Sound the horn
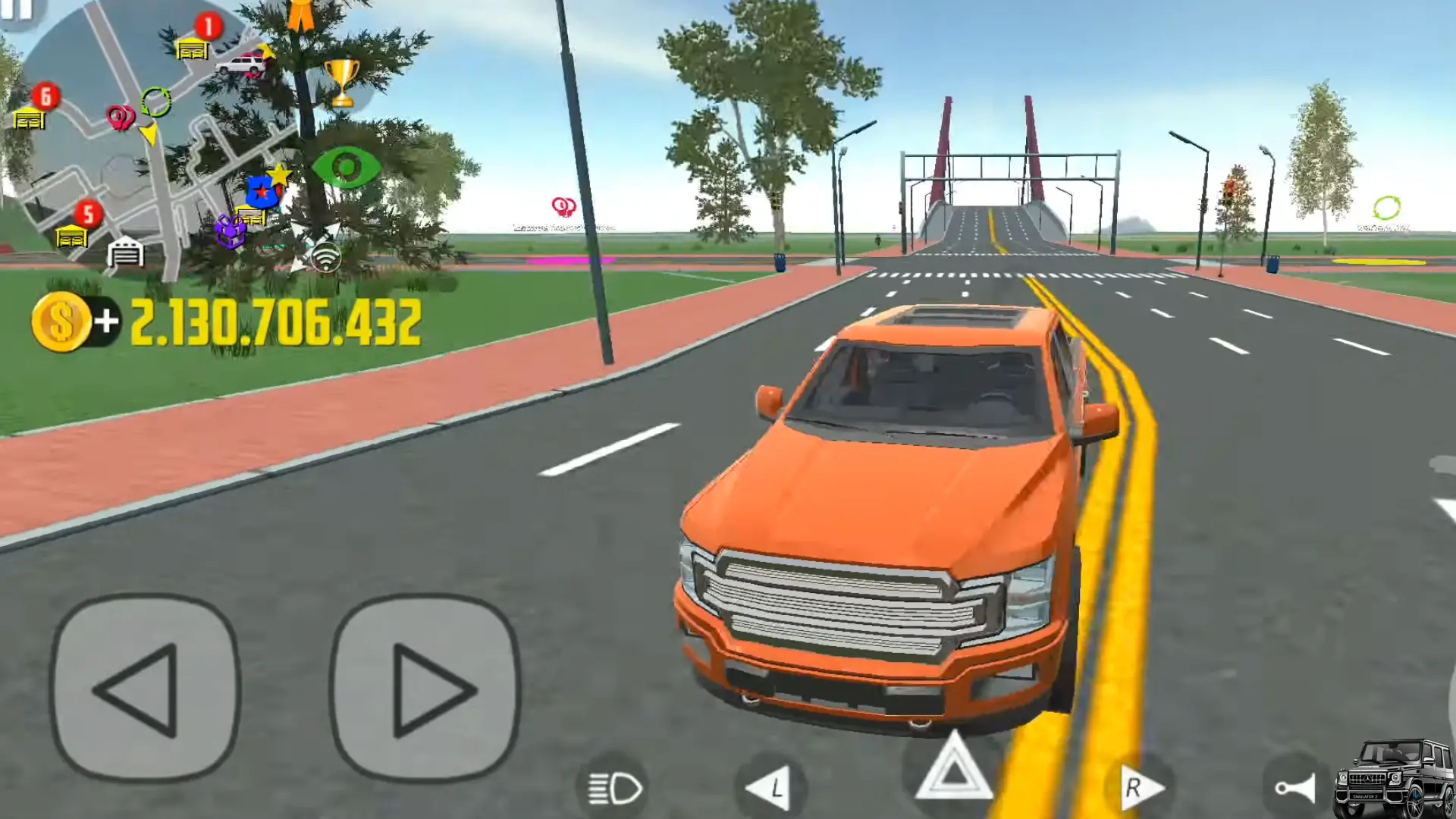The image size is (1456, 819). pyautogui.click(x=1295, y=789)
